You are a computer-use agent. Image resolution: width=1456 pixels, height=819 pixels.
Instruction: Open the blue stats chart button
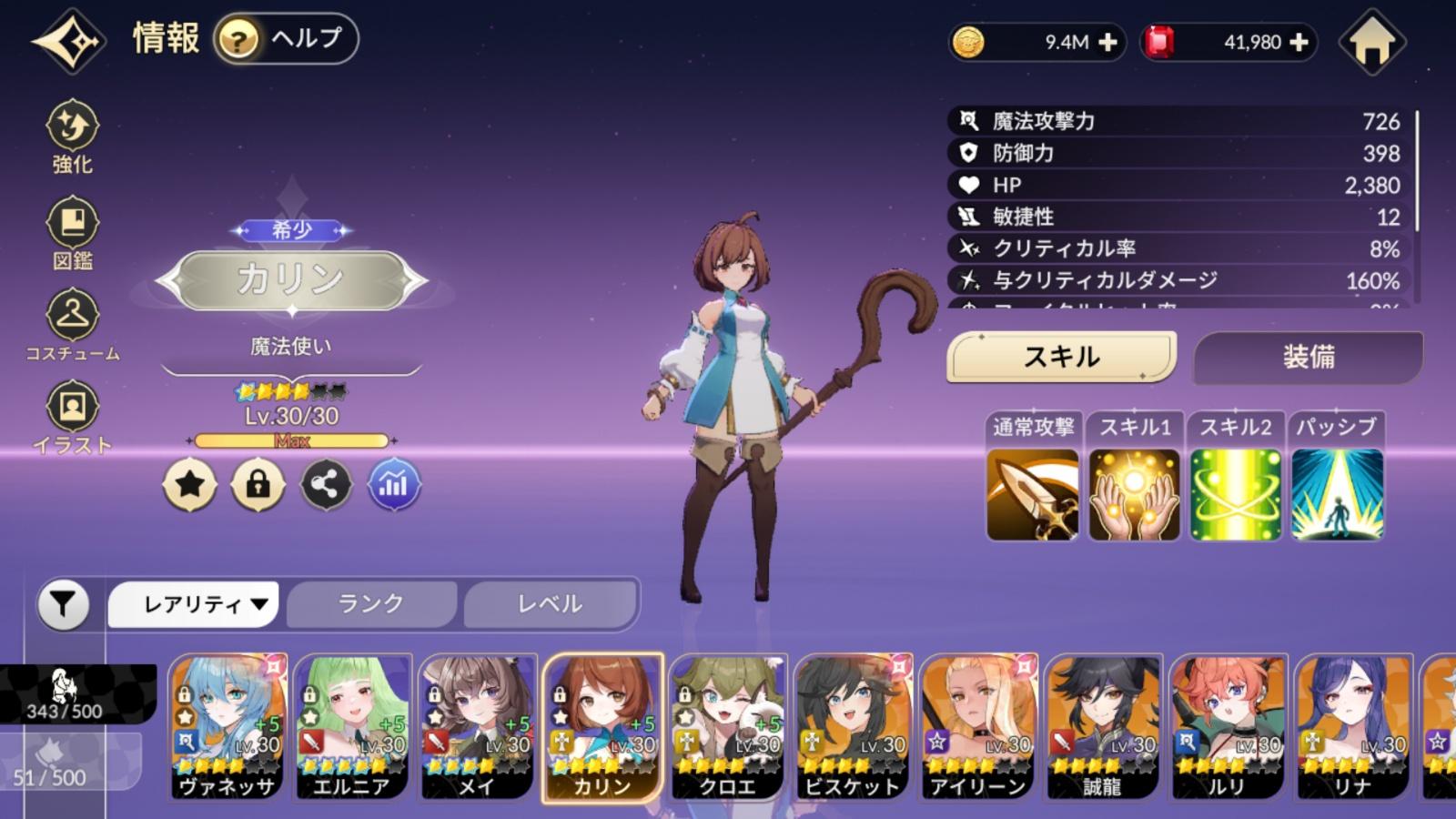[393, 484]
